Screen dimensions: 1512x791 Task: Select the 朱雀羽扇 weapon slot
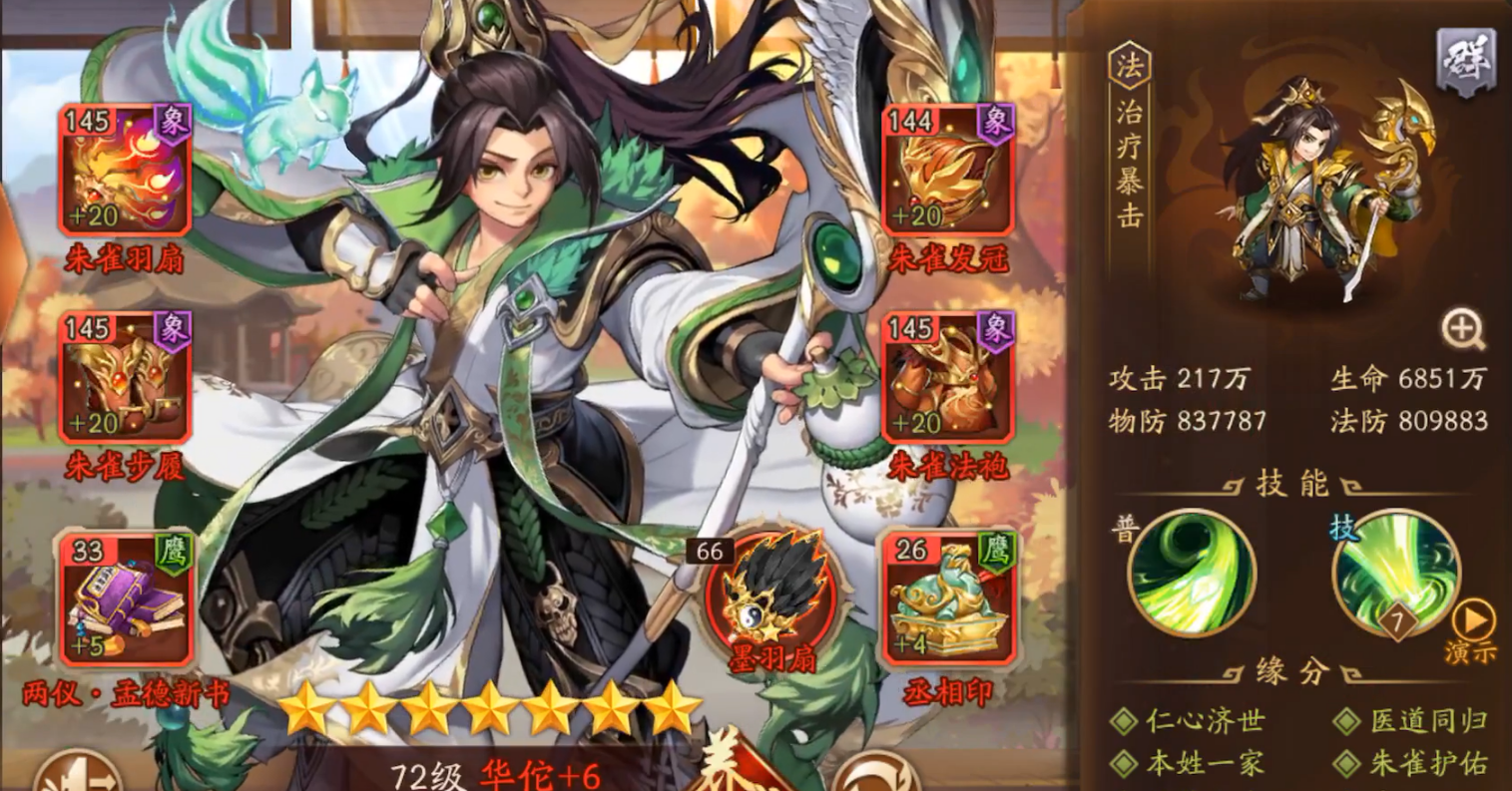(125, 171)
